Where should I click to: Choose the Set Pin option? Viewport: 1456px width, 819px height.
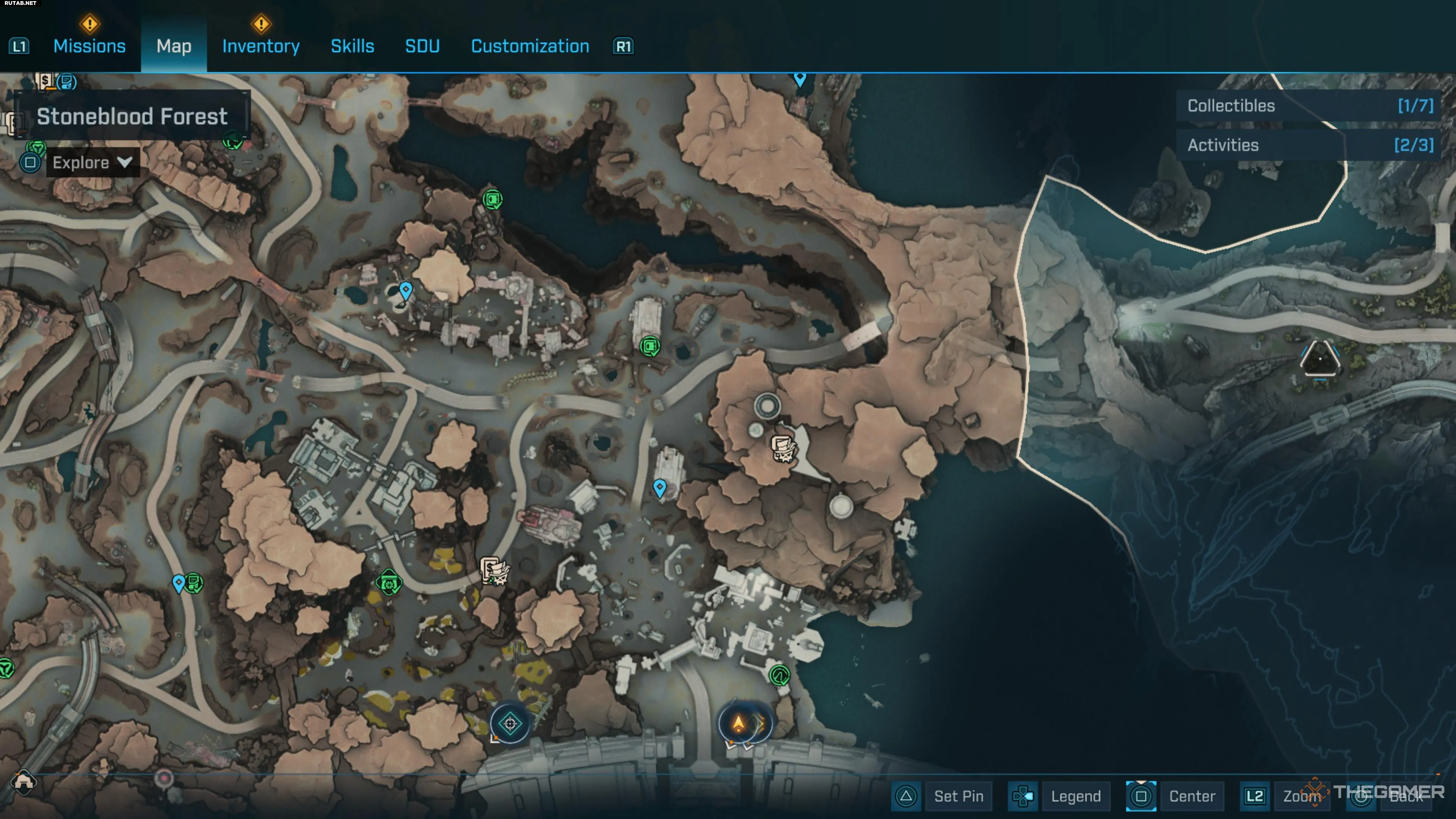[x=958, y=796]
